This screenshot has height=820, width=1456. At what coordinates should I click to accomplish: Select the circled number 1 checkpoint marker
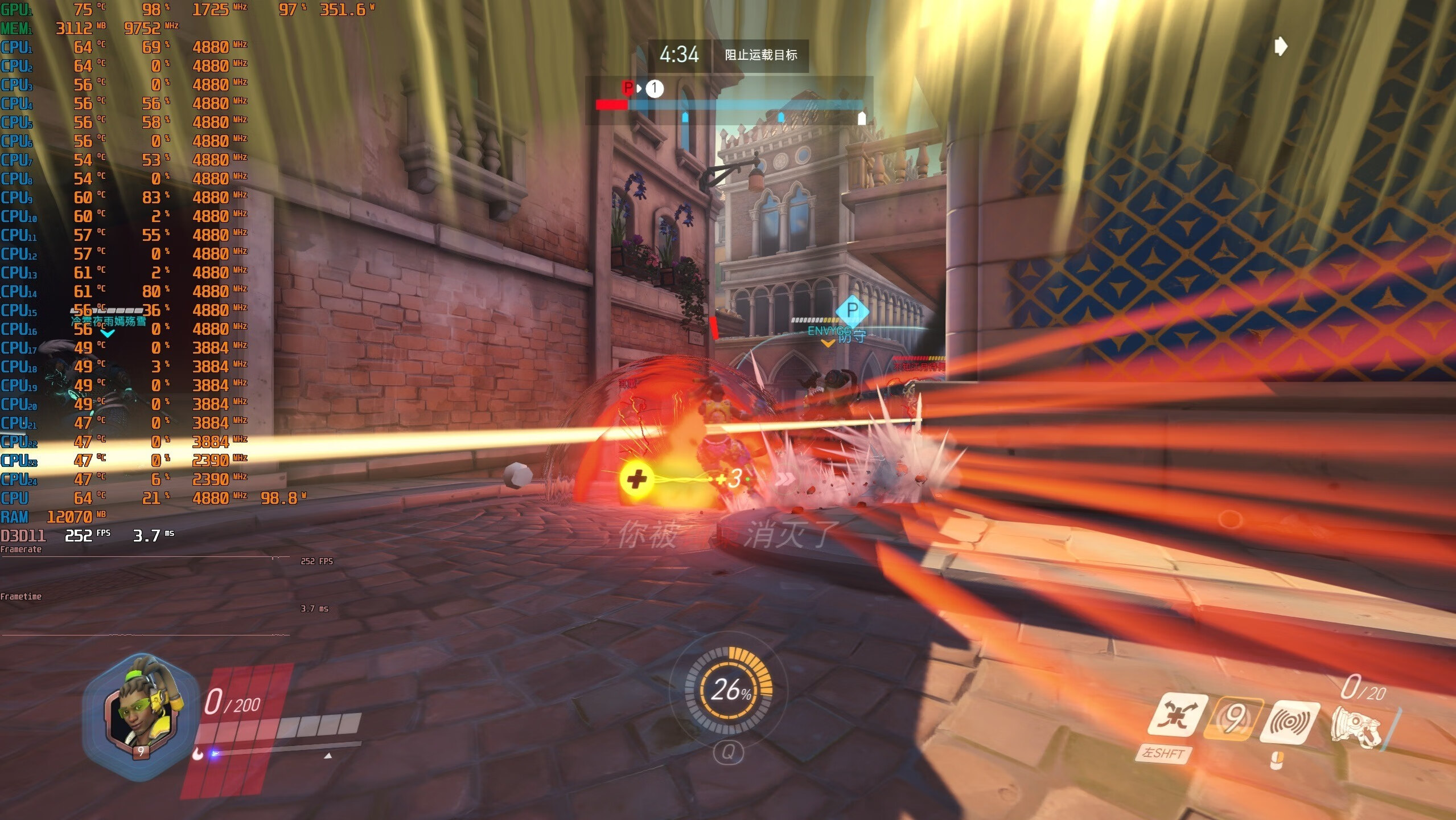point(655,88)
